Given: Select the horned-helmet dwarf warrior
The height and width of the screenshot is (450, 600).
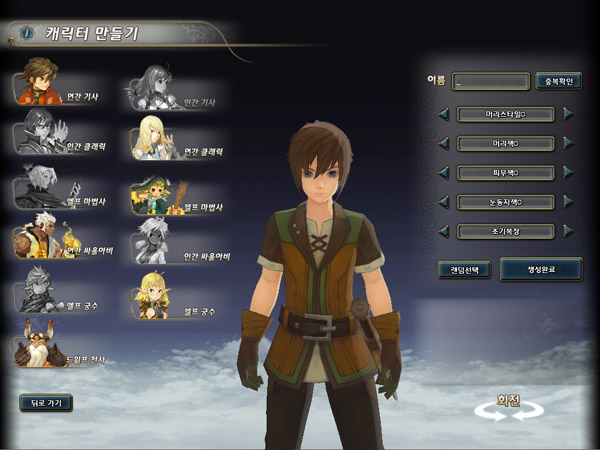Looking at the screenshot, I should [42, 348].
